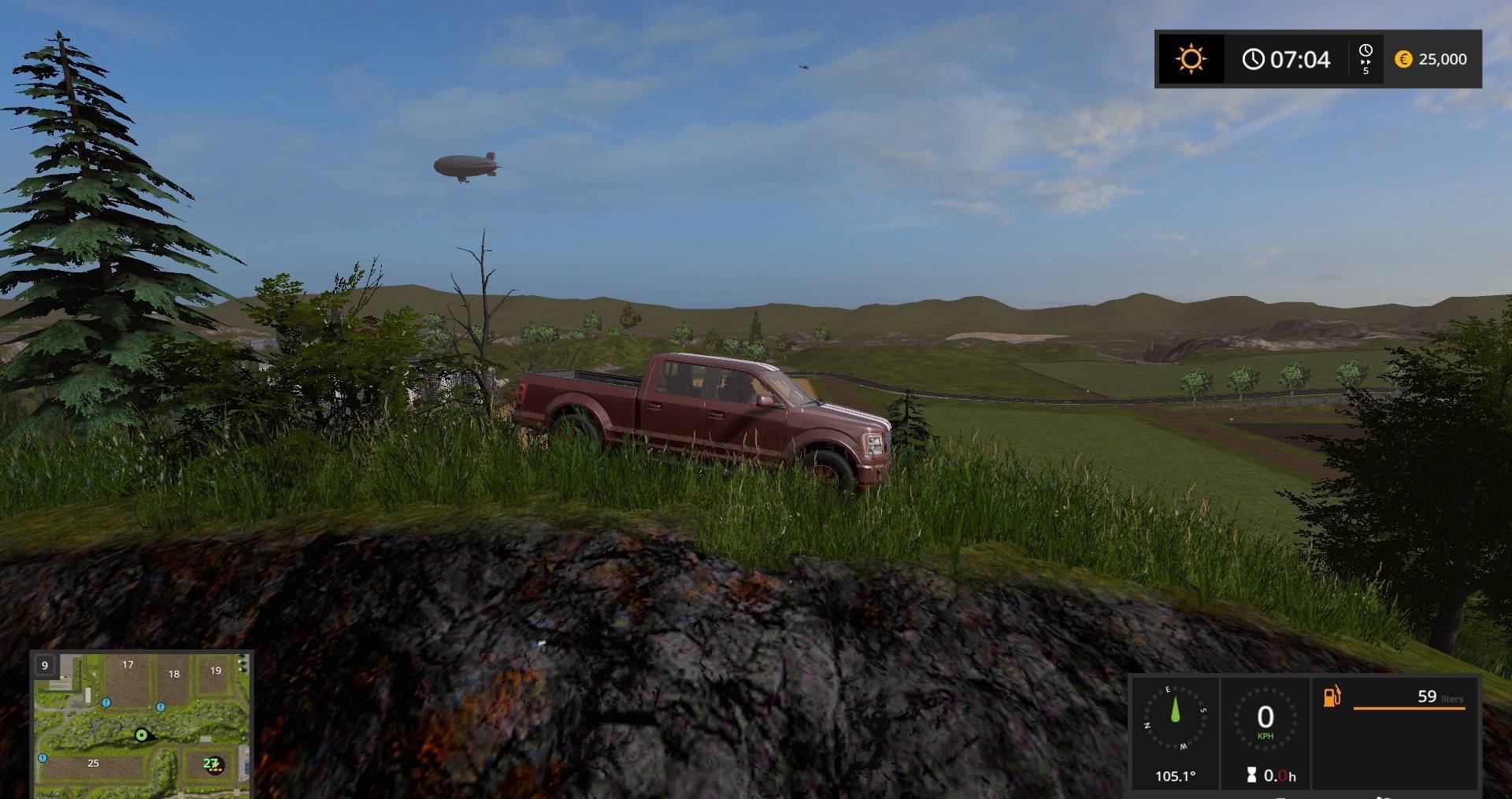Open the timescale x5 selector
Image resolution: width=1512 pixels, height=799 pixels.
[x=1366, y=59]
